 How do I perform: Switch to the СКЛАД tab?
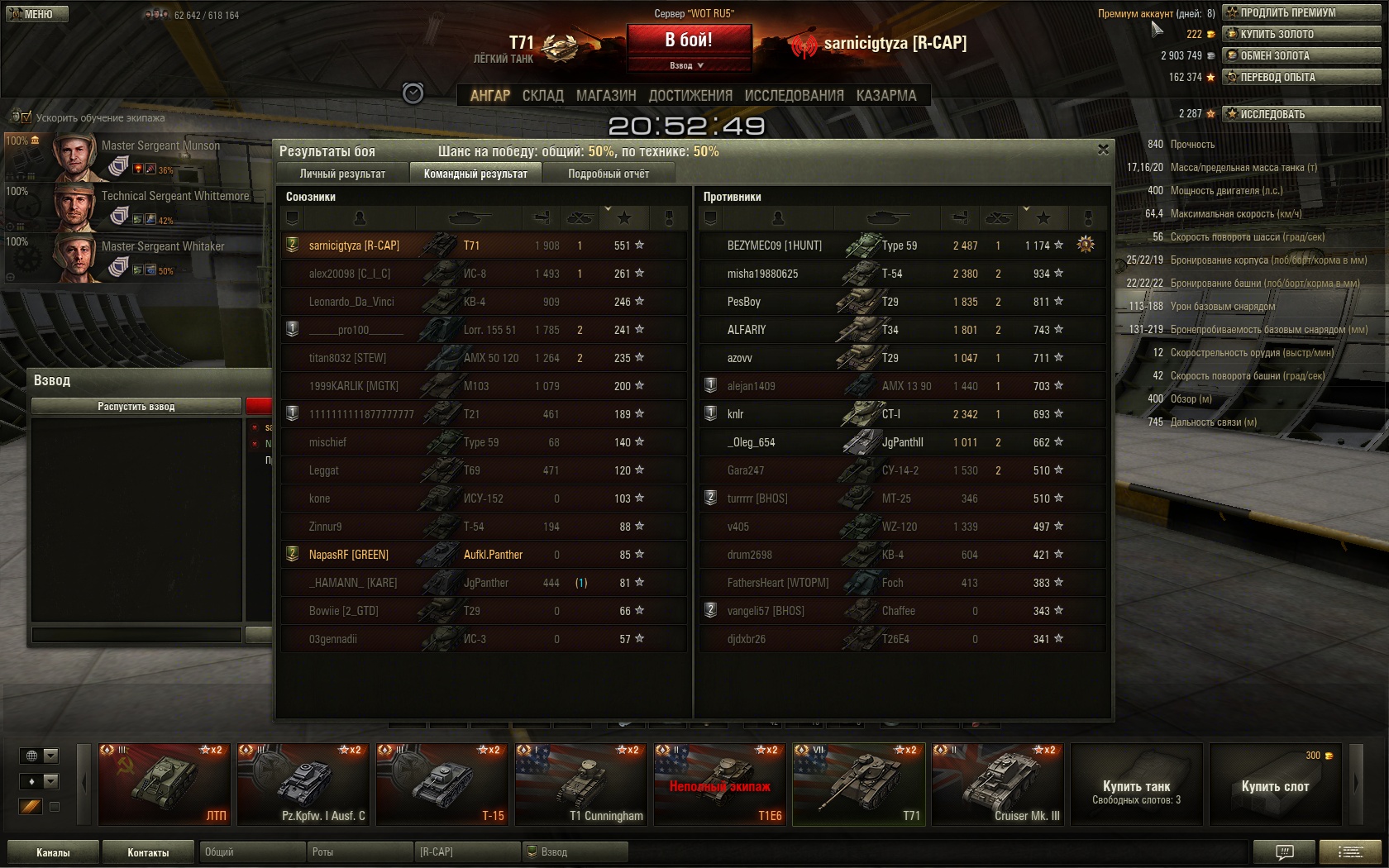[542, 96]
